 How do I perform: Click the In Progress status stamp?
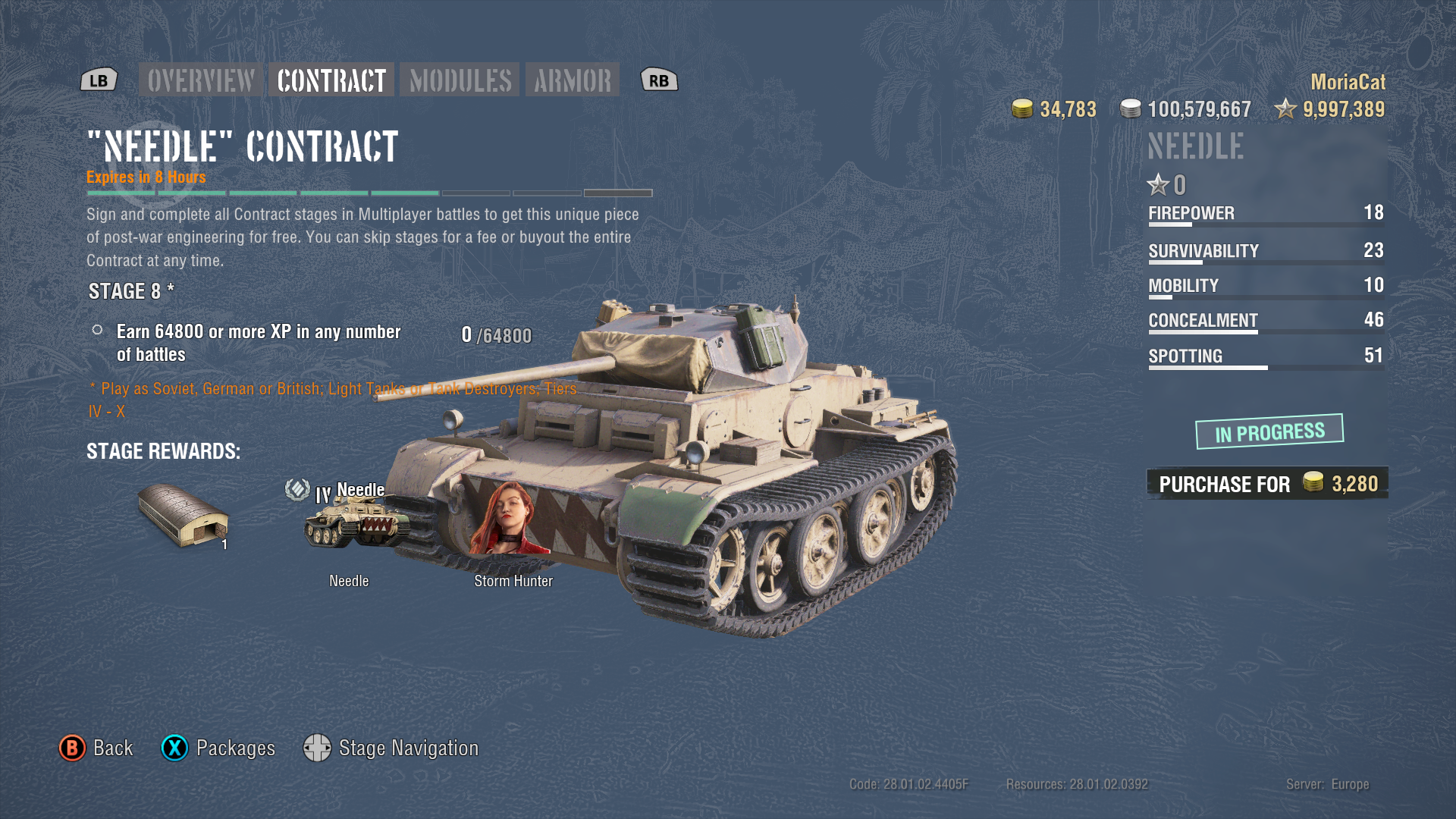[x=1269, y=432]
